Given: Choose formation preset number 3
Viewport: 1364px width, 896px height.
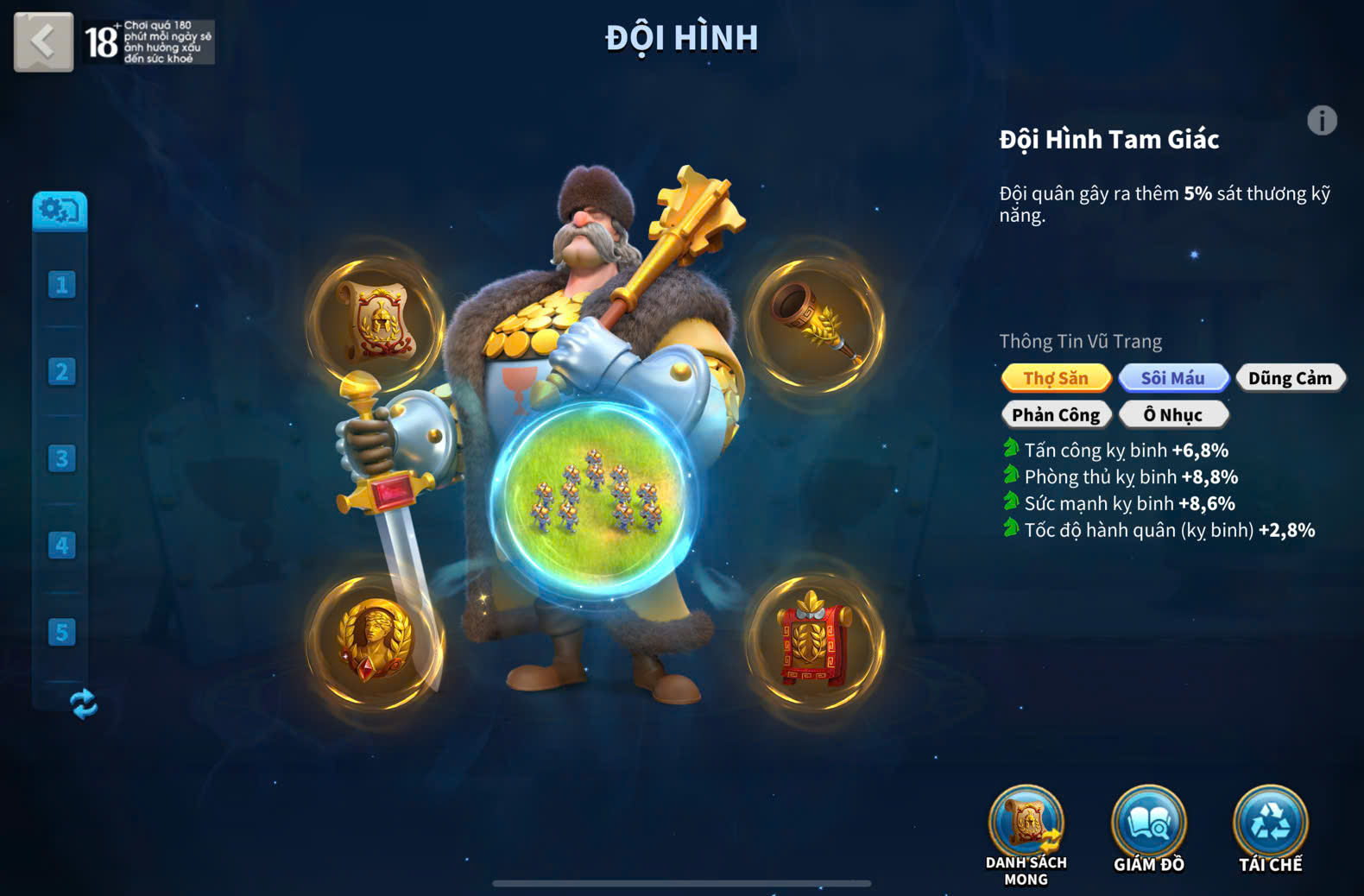Looking at the screenshot, I should [x=61, y=458].
